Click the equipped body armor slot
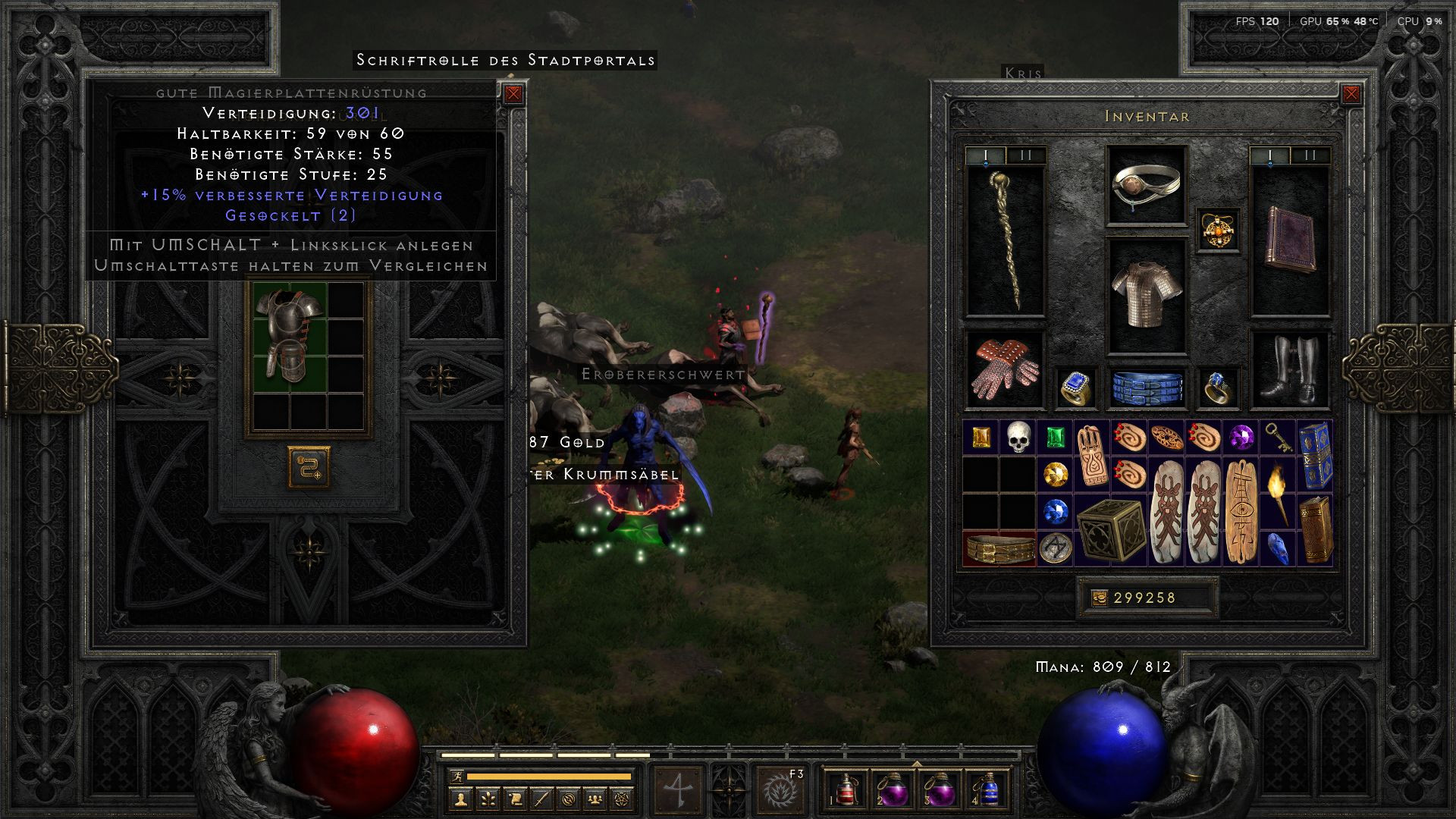The image size is (1456, 819). [1146, 296]
